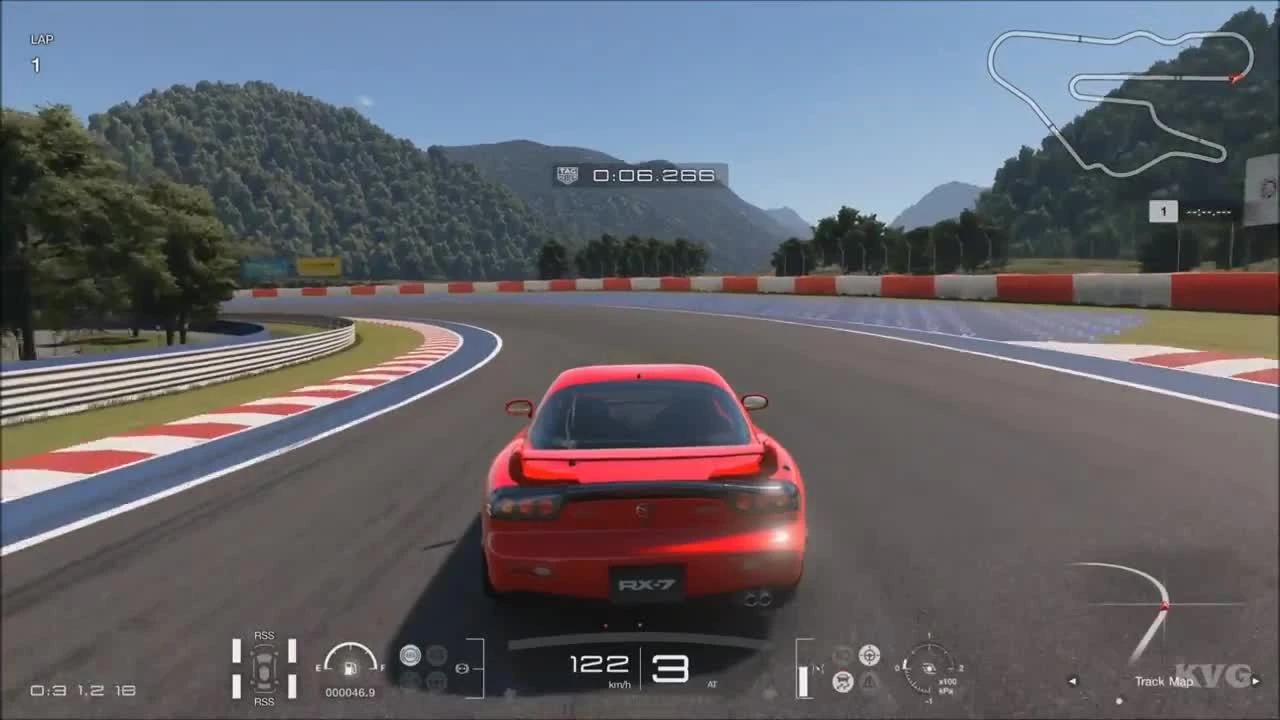Click the odometer reading 000046.9
Screen dimensions: 1280x720
(x=348, y=691)
